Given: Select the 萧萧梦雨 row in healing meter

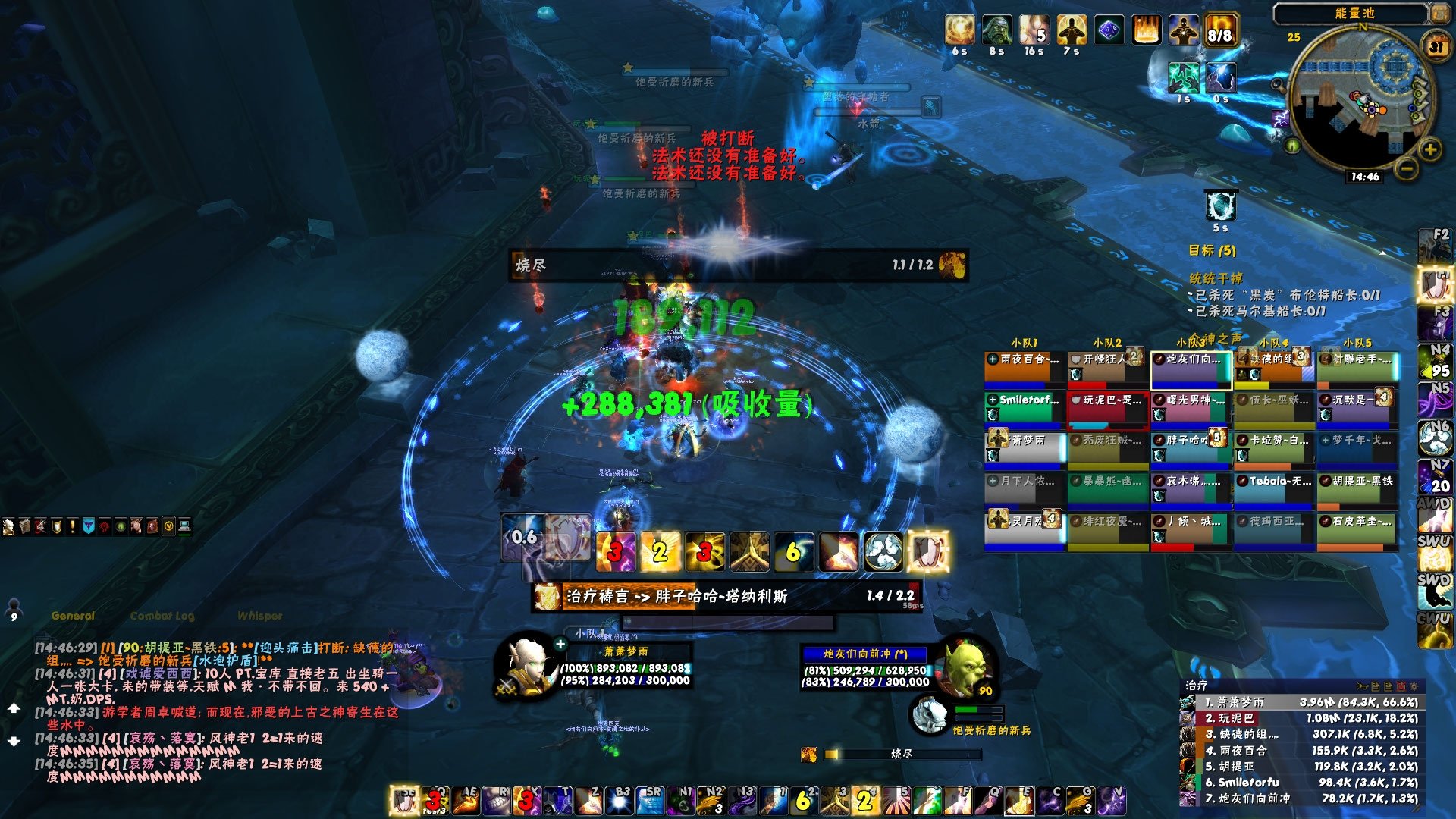Looking at the screenshot, I should coord(1301,702).
